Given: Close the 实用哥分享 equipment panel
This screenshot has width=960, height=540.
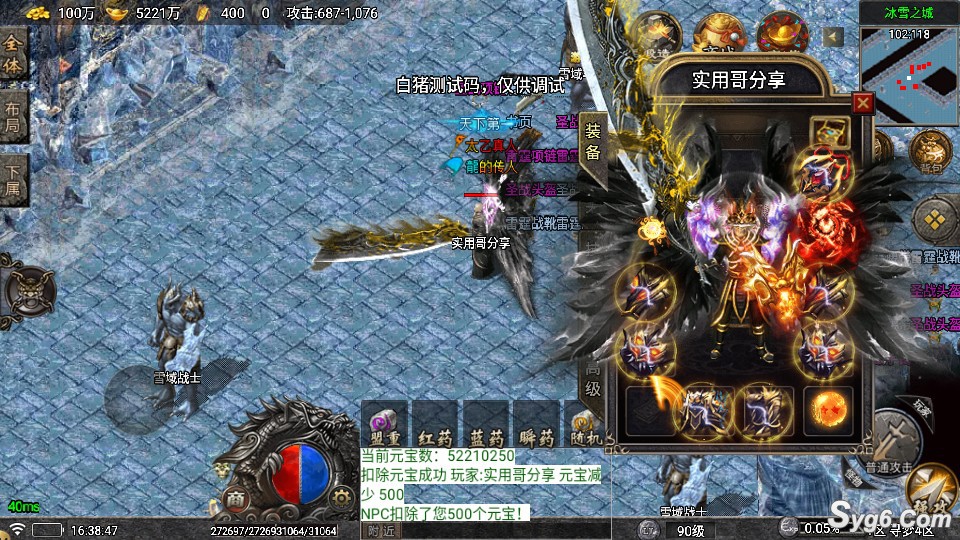Looking at the screenshot, I should pyautogui.click(x=862, y=103).
